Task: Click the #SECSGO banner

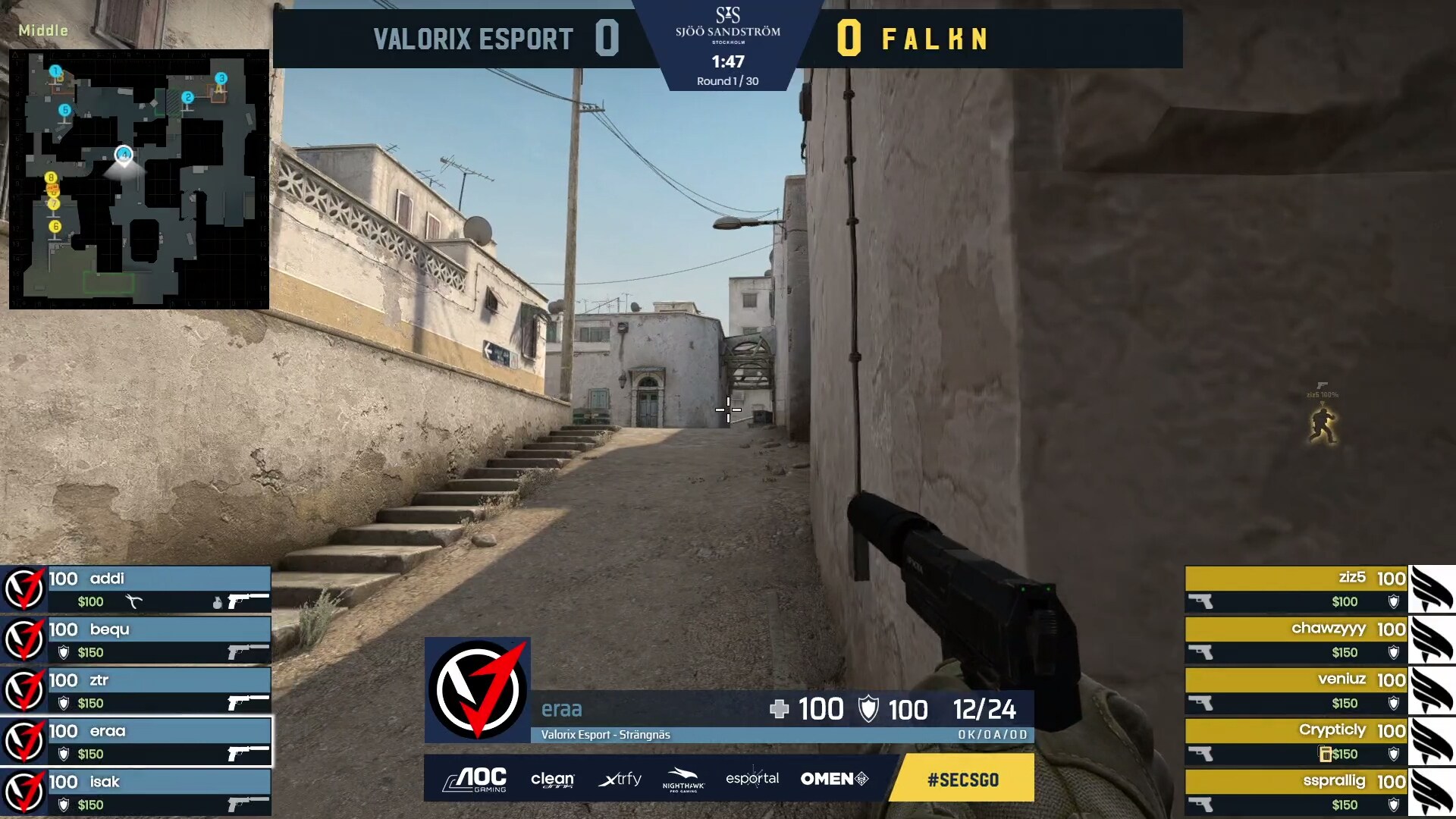Action: pyautogui.click(x=961, y=779)
